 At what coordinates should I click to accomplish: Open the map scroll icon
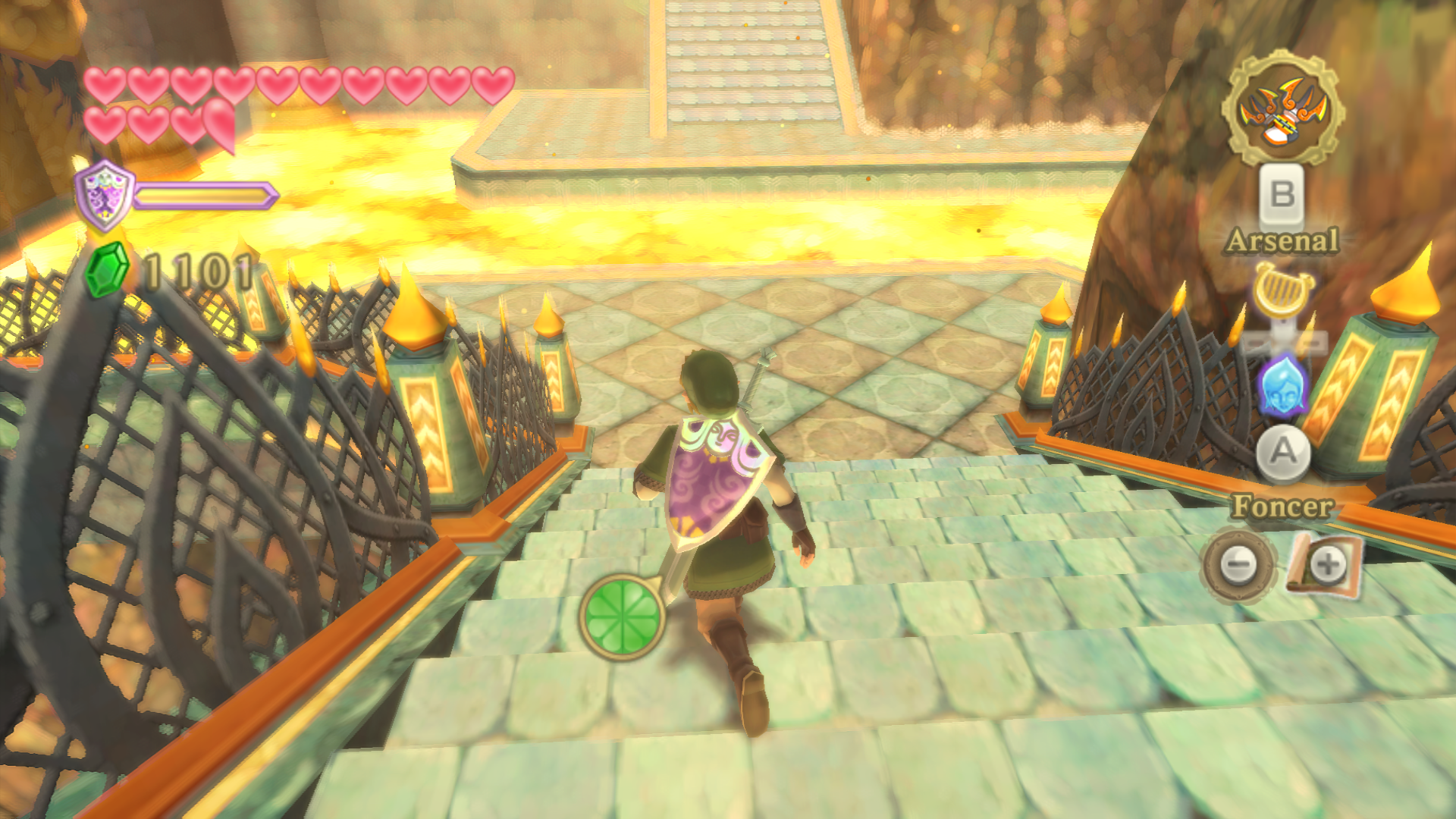coord(1325,564)
